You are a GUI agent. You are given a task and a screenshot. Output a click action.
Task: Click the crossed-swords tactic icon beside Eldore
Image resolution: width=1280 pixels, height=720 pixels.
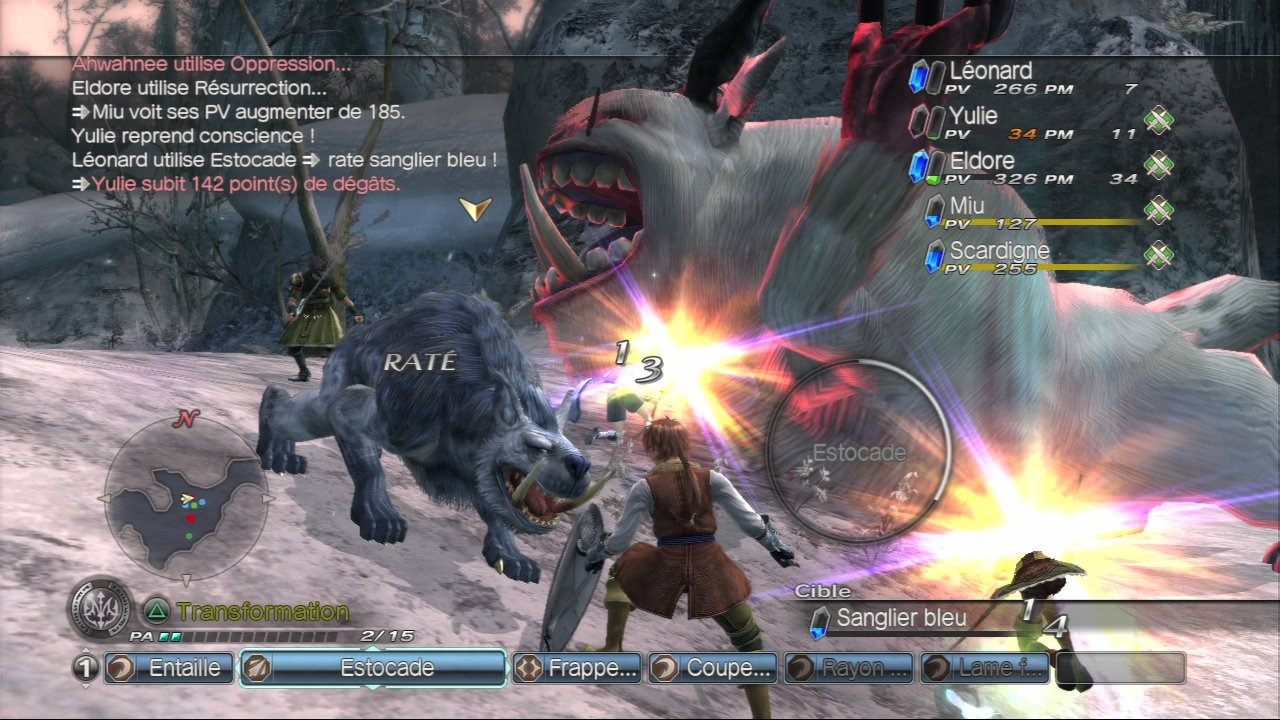[x=1158, y=166]
